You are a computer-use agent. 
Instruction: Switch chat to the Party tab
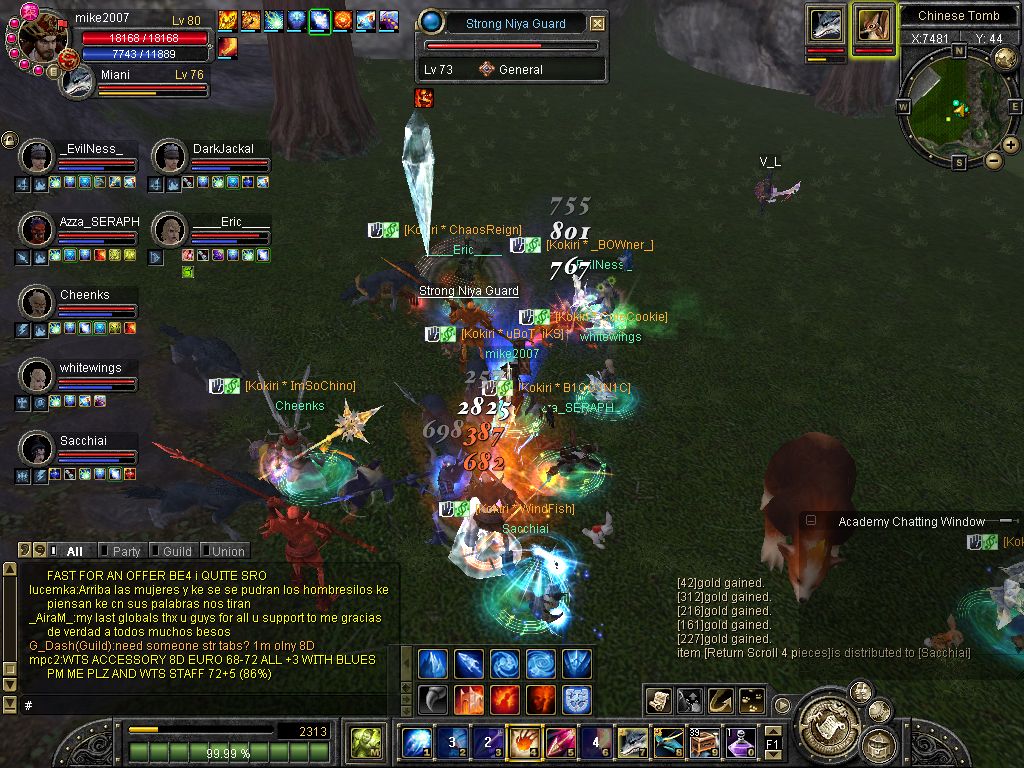click(x=125, y=551)
